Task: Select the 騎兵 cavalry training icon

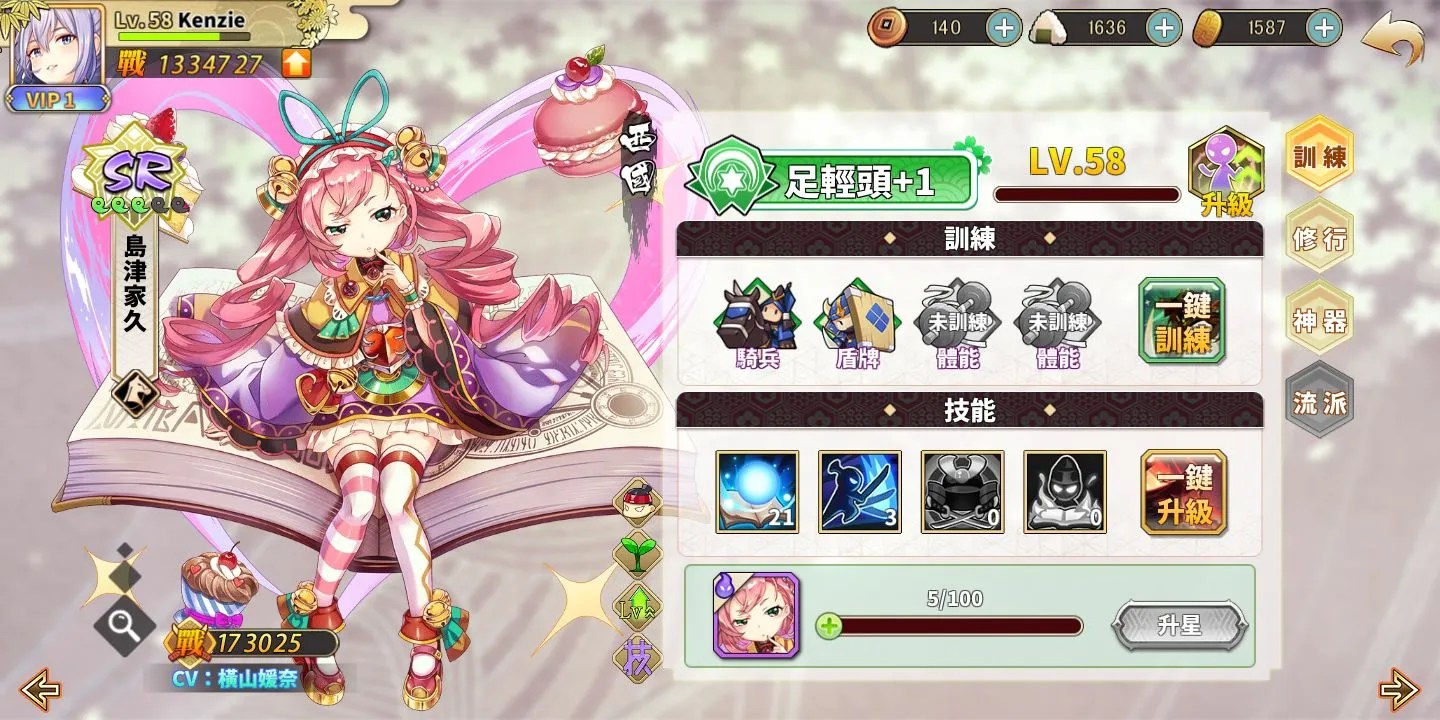Action: tap(757, 320)
